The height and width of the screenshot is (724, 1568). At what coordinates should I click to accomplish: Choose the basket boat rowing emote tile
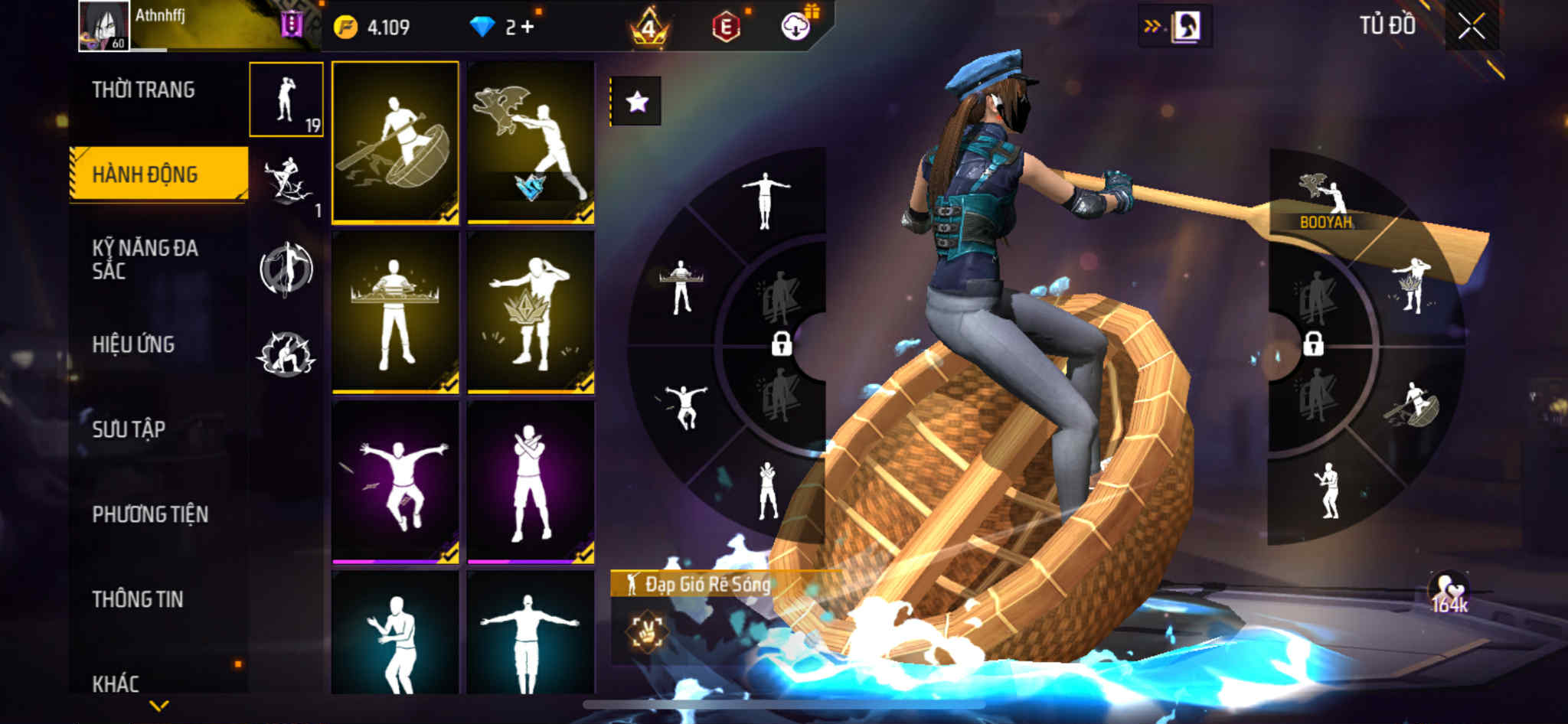(x=395, y=143)
